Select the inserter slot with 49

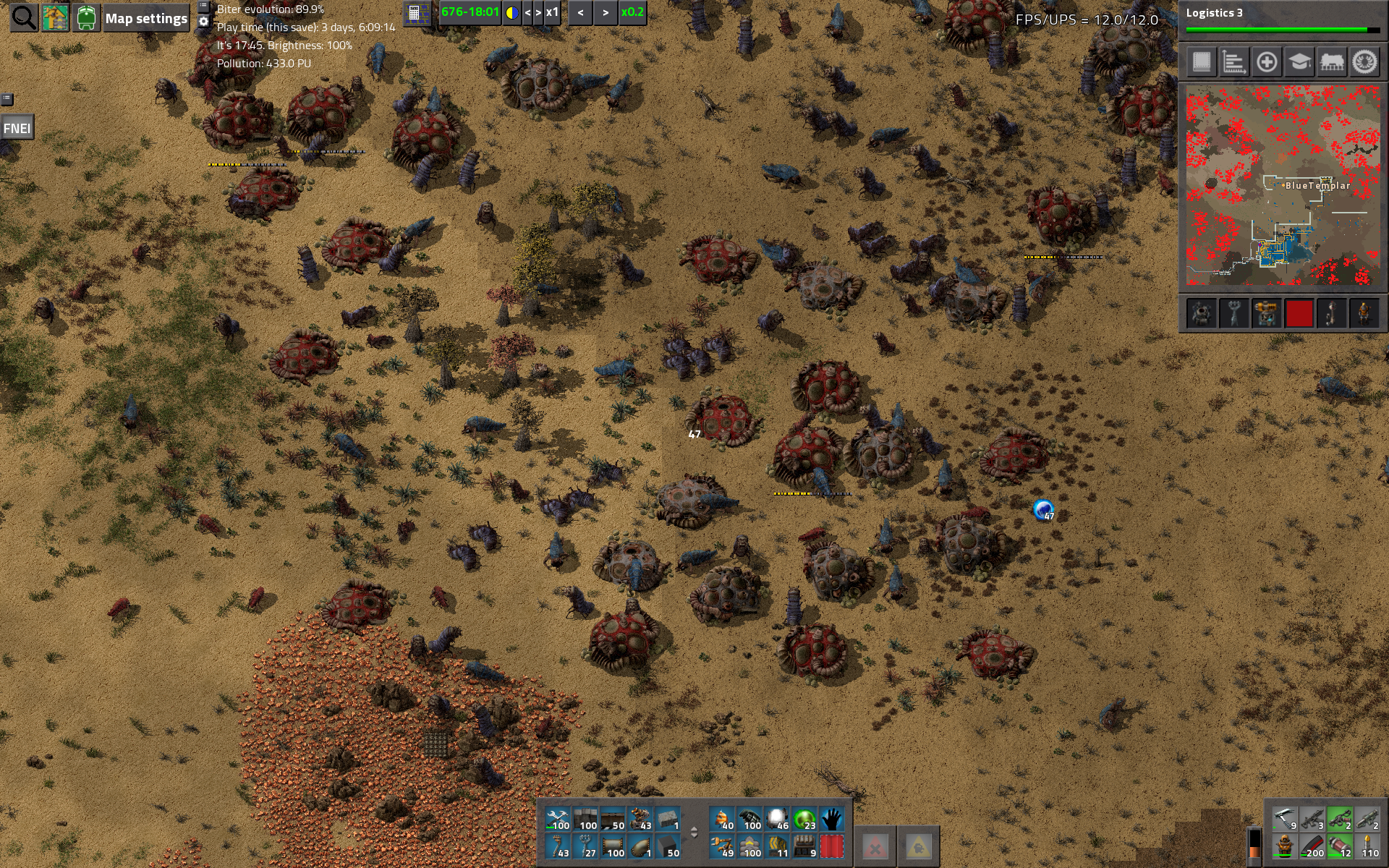click(722, 846)
